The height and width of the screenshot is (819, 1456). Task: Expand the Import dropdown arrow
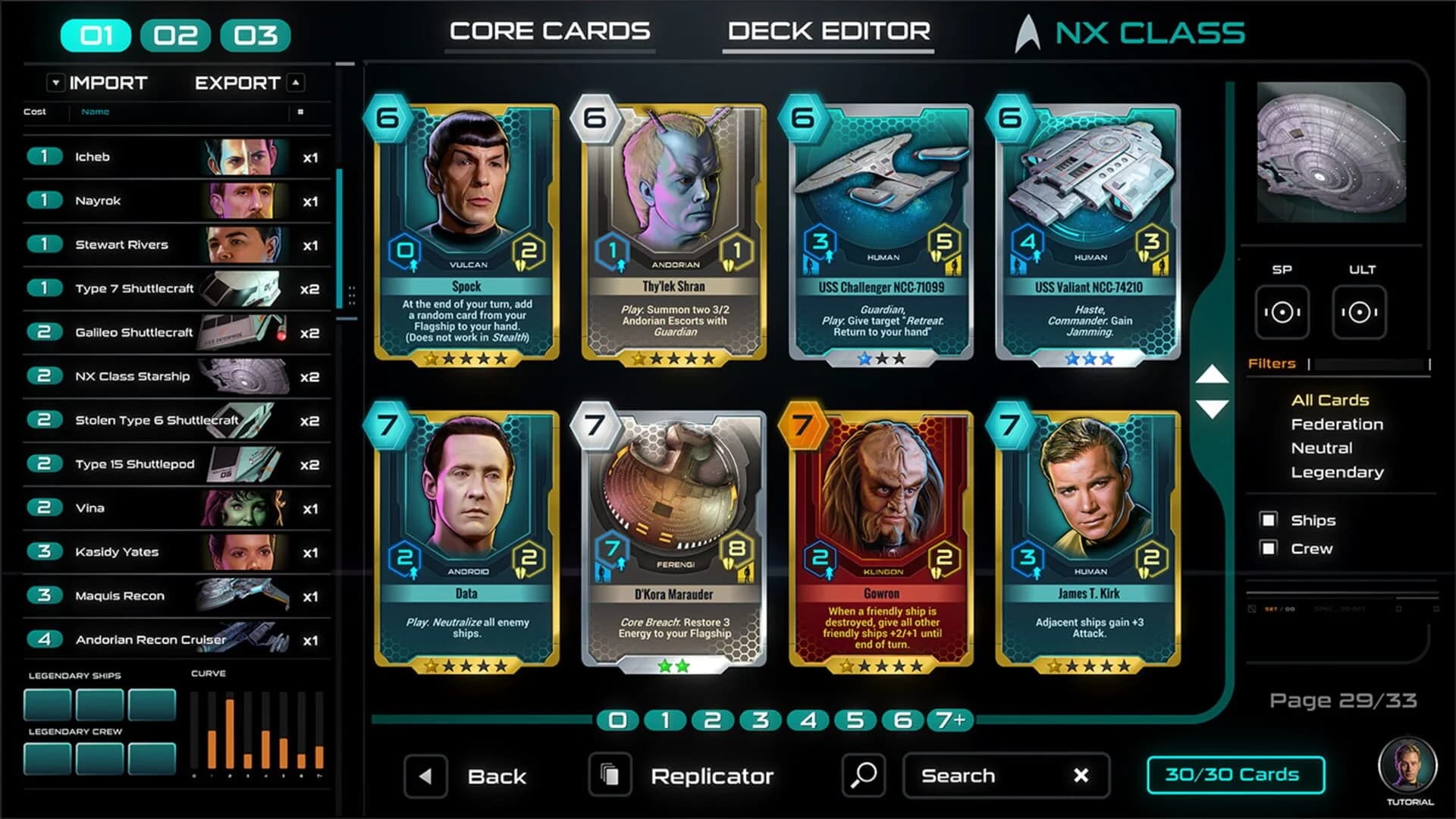[55, 83]
